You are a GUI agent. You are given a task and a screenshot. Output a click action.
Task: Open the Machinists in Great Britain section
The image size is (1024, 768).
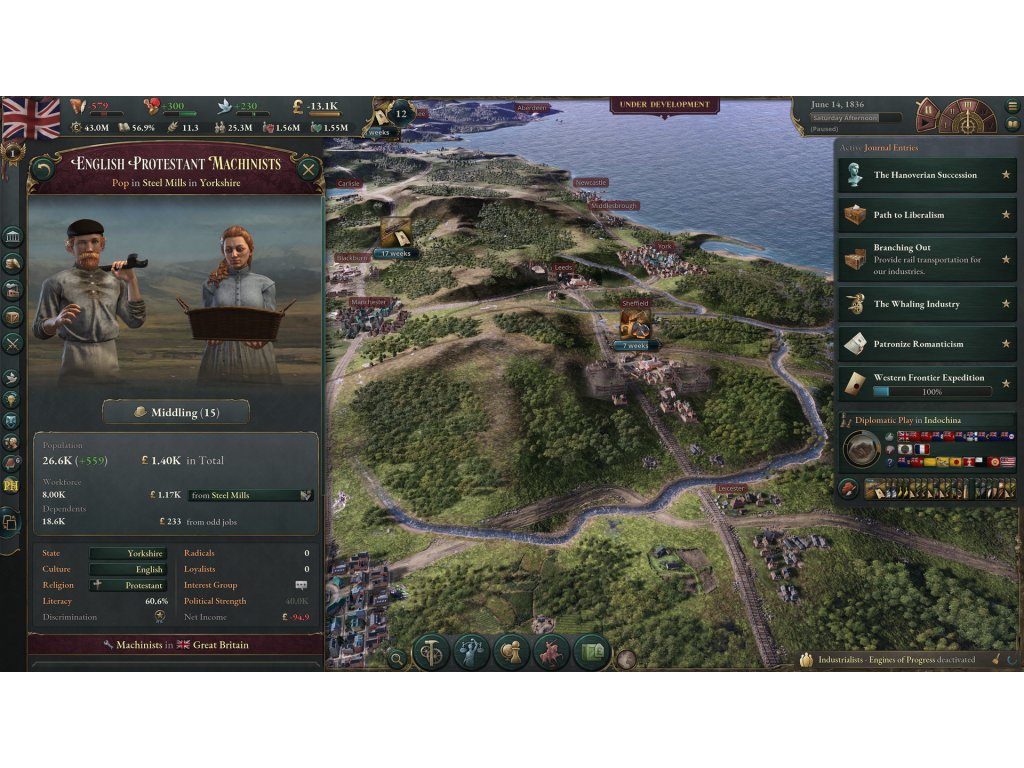pos(176,645)
